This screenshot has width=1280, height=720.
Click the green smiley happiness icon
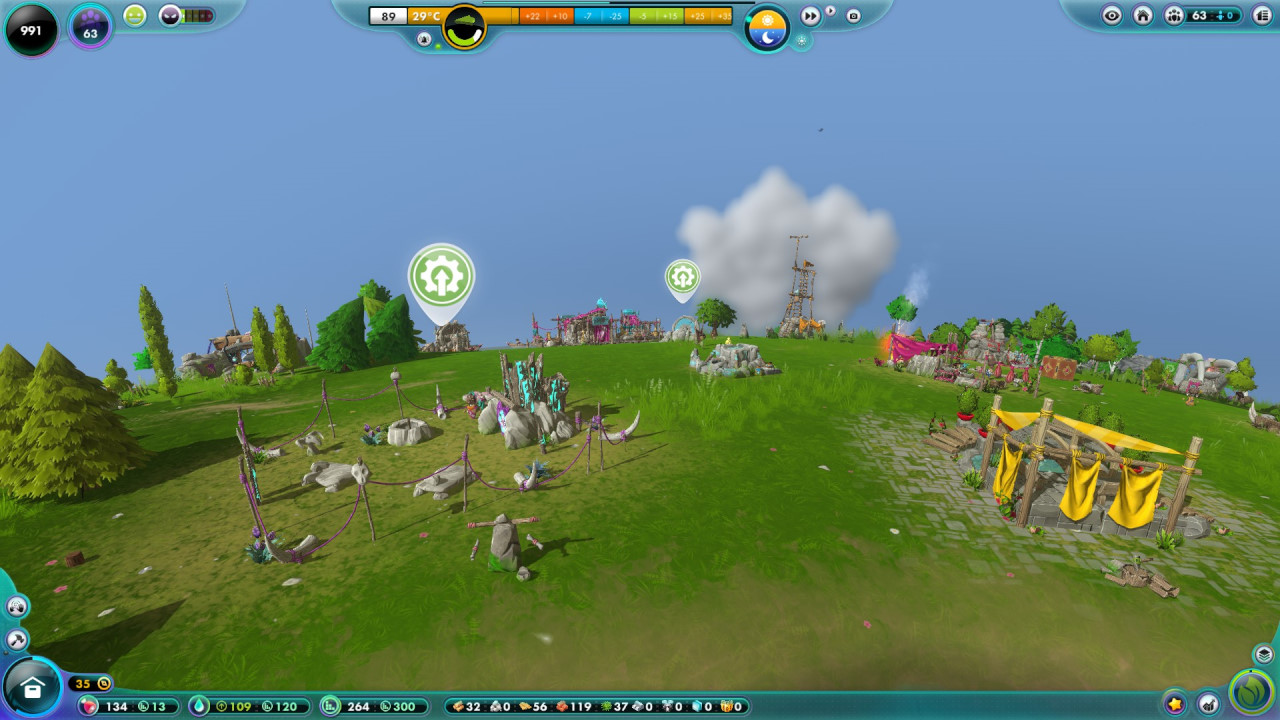tap(135, 15)
